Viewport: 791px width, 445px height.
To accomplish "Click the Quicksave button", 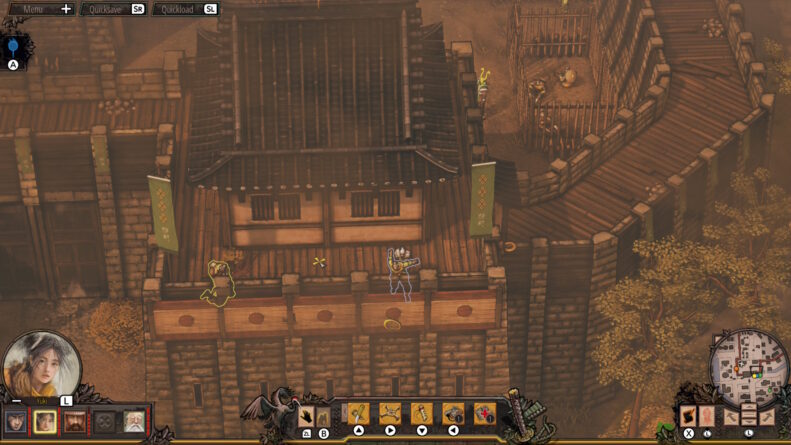I will pyautogui.click(x=114, y=9).
